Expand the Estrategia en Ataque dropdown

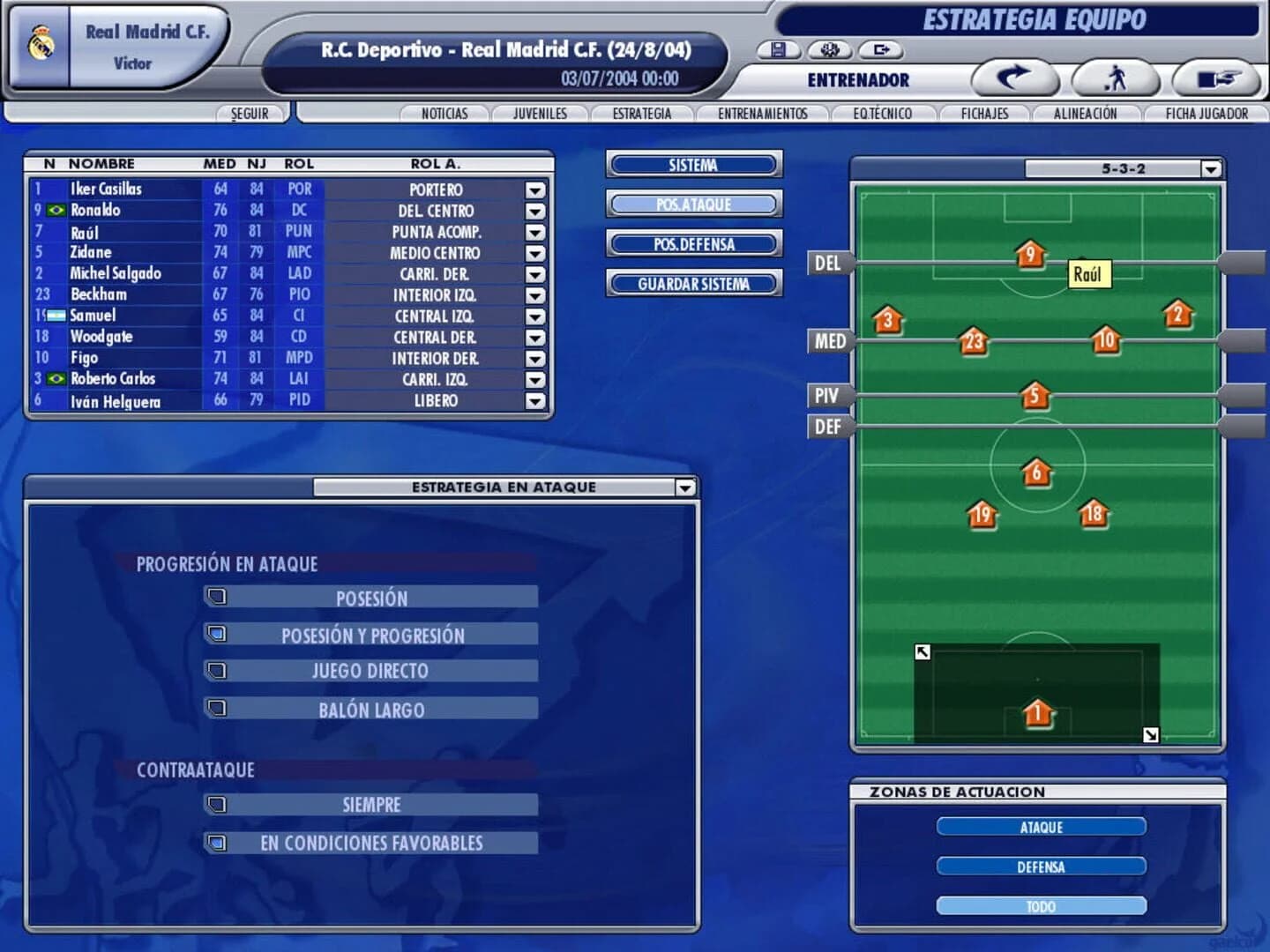point(685,486)
